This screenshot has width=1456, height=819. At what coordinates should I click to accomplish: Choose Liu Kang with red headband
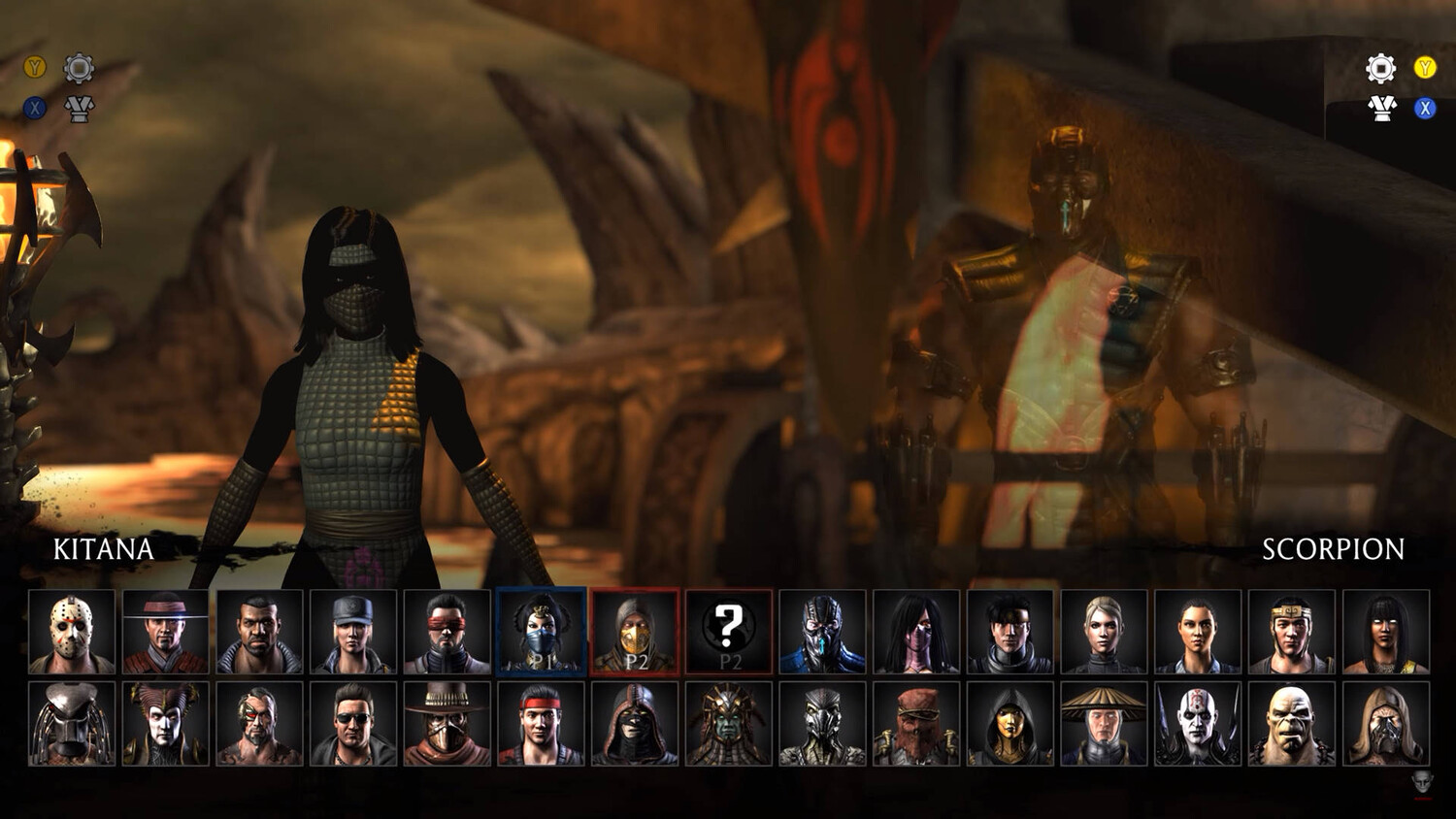click(542, 724)
